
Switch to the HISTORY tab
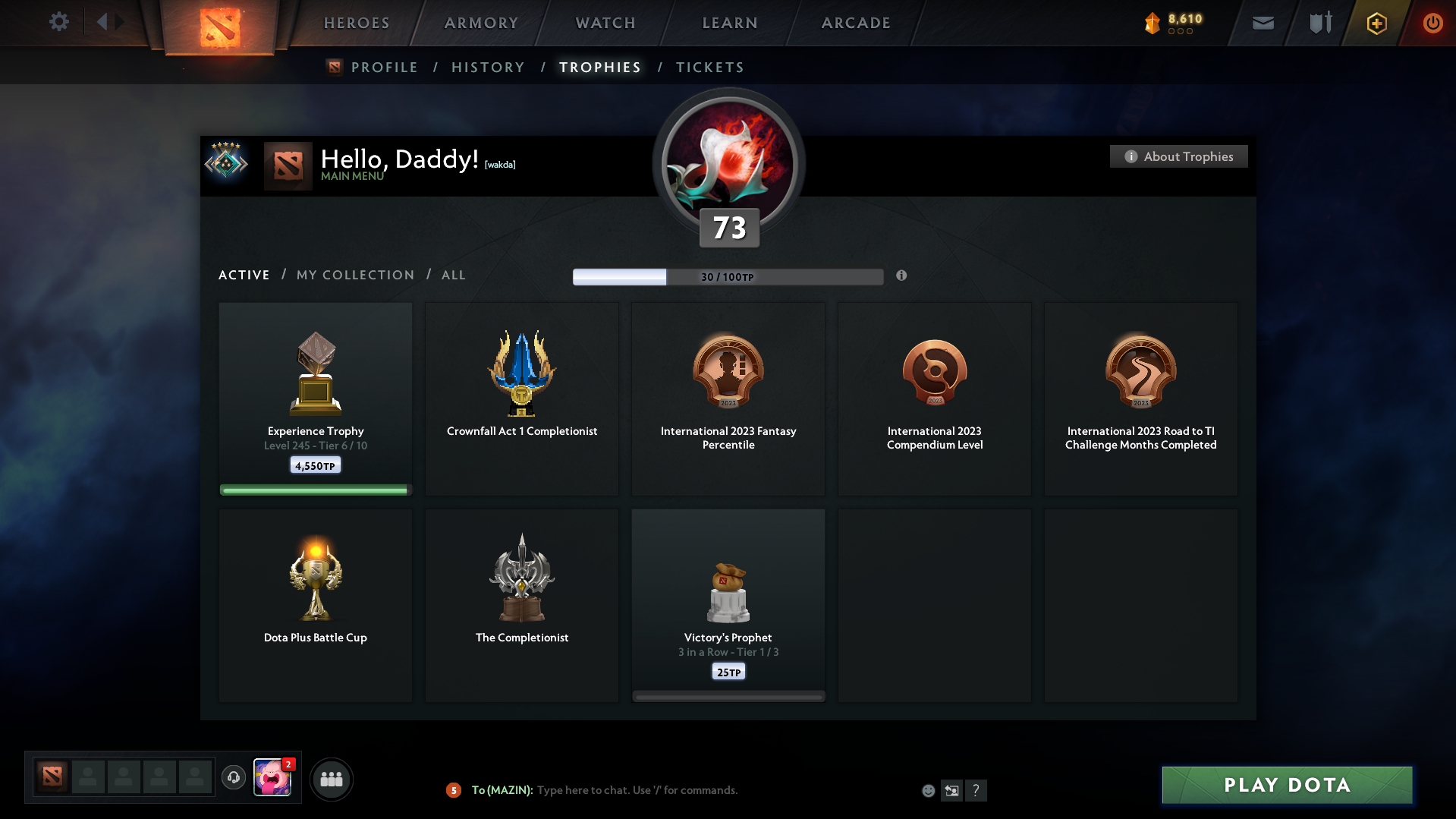(488, 67)
